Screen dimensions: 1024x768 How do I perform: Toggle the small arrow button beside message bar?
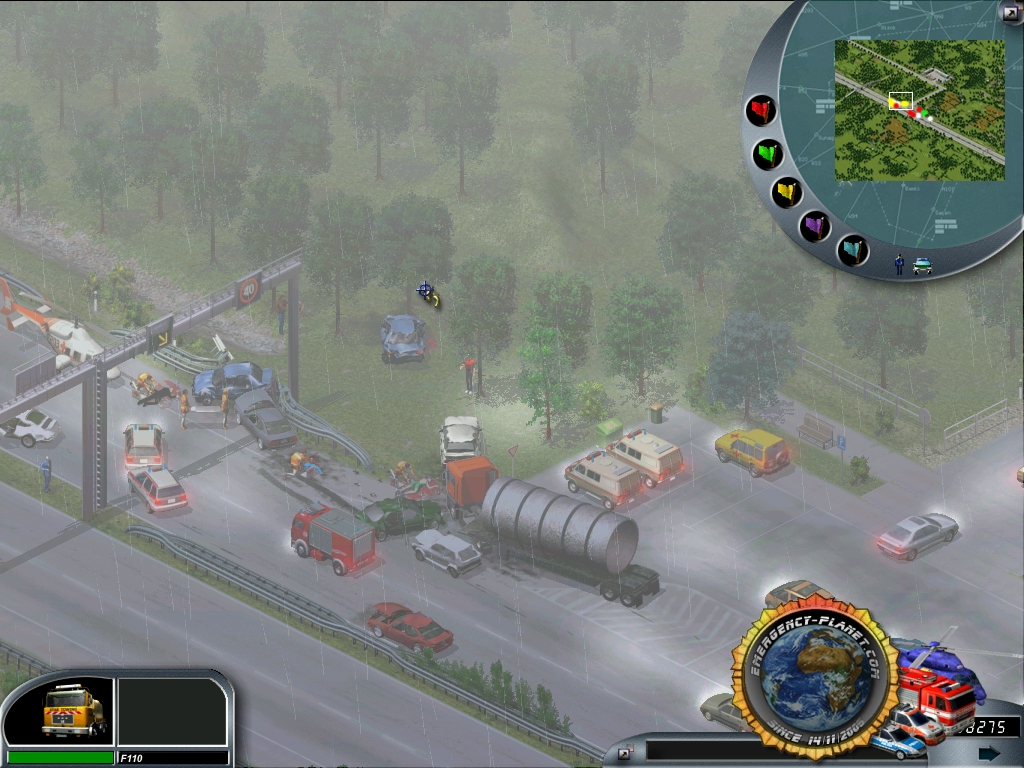point(623,754)
